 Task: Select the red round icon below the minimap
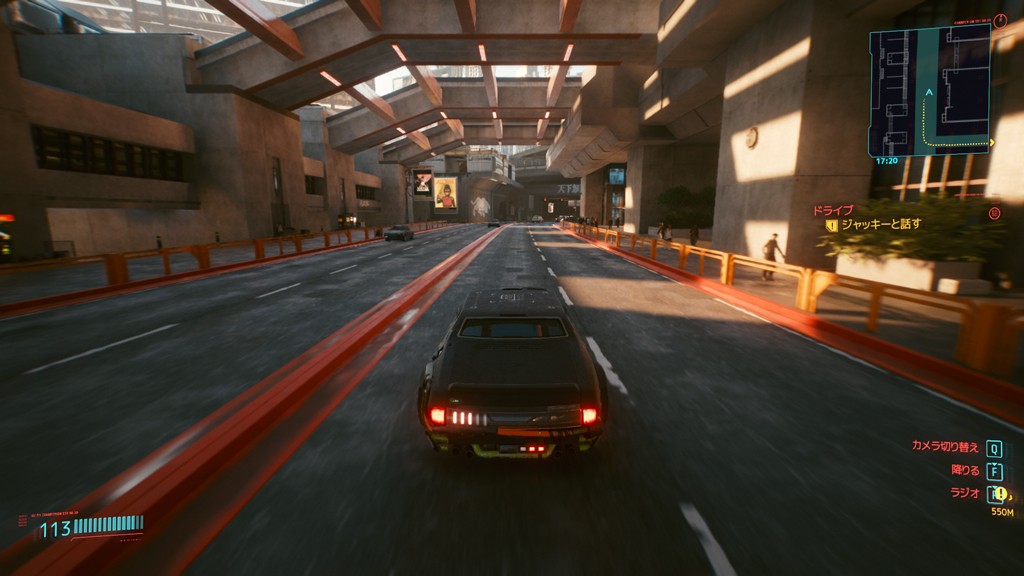[x=994, y=212]
